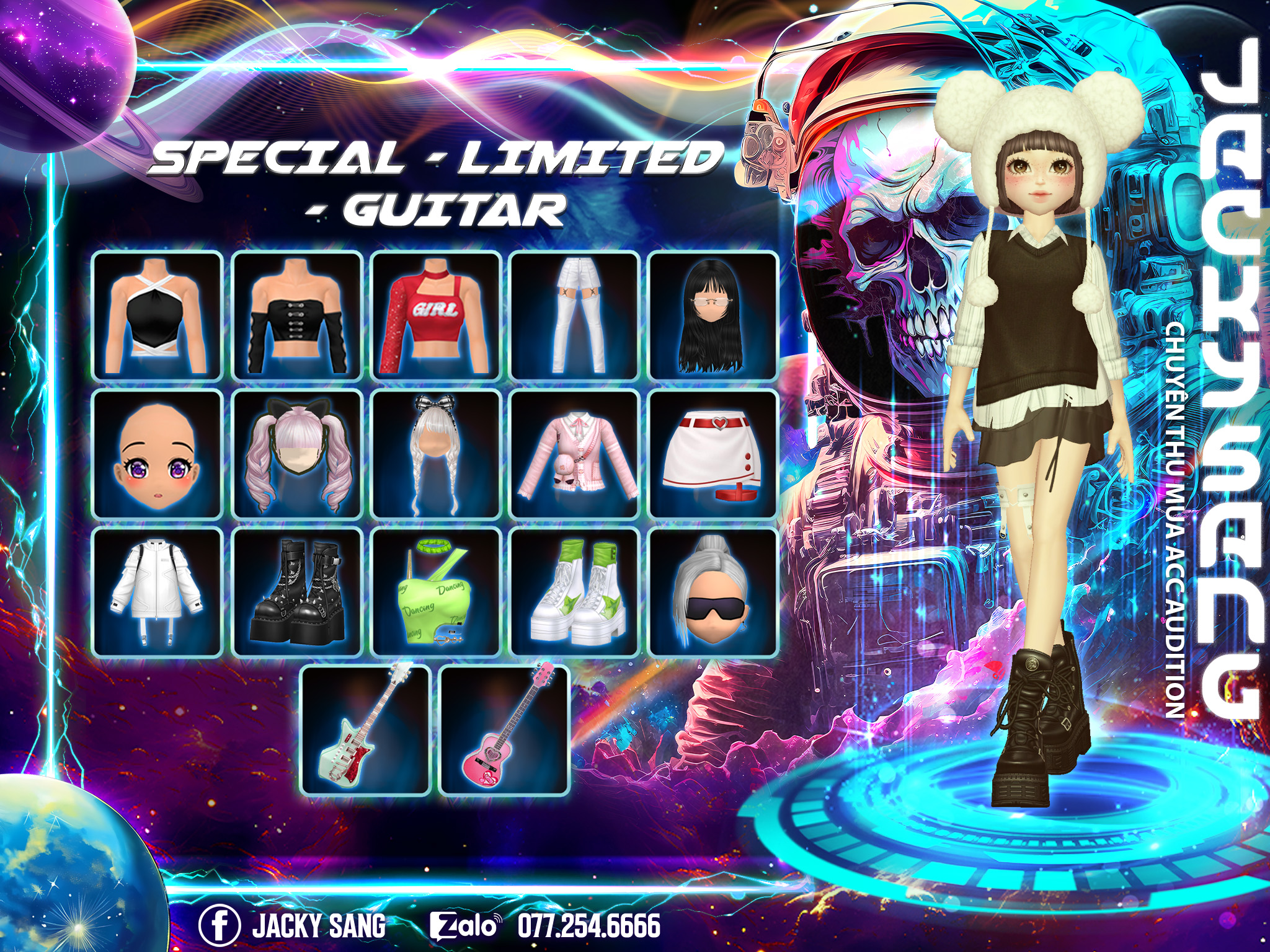Image resolution: width=1270 pixels, height=952 pixels.
Task: Choose the pink acoustic guitar
Action: (505, 729)
